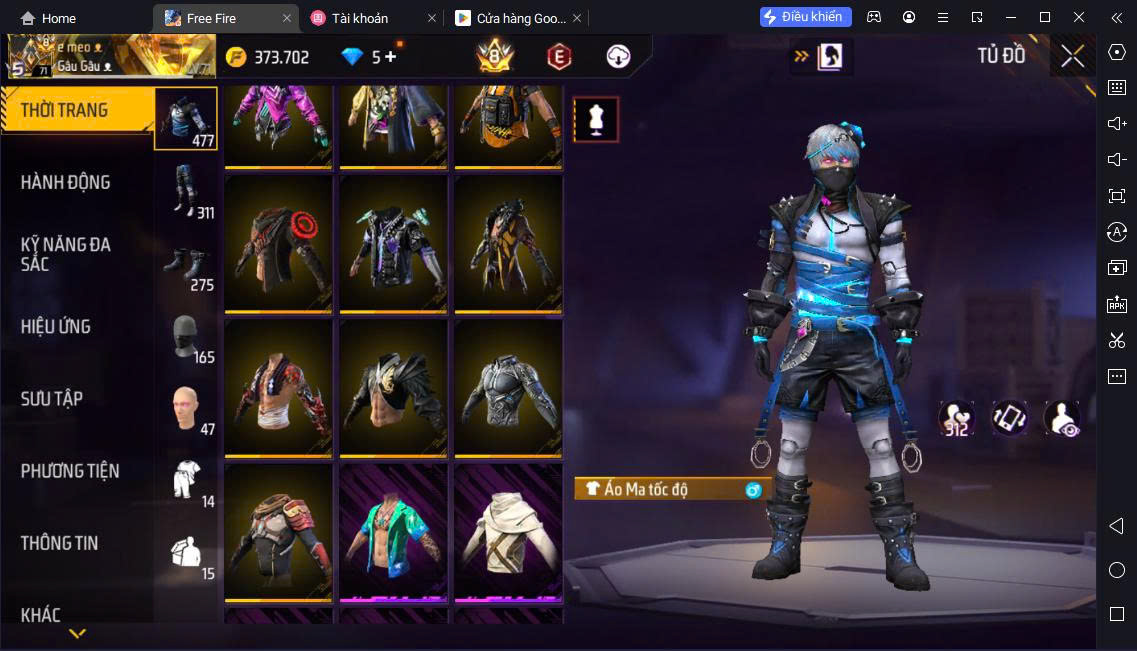The width and height of the screenshot is (1137, 651).
Task: Choose the pants subcategory with 311 items
Action: 187,190
